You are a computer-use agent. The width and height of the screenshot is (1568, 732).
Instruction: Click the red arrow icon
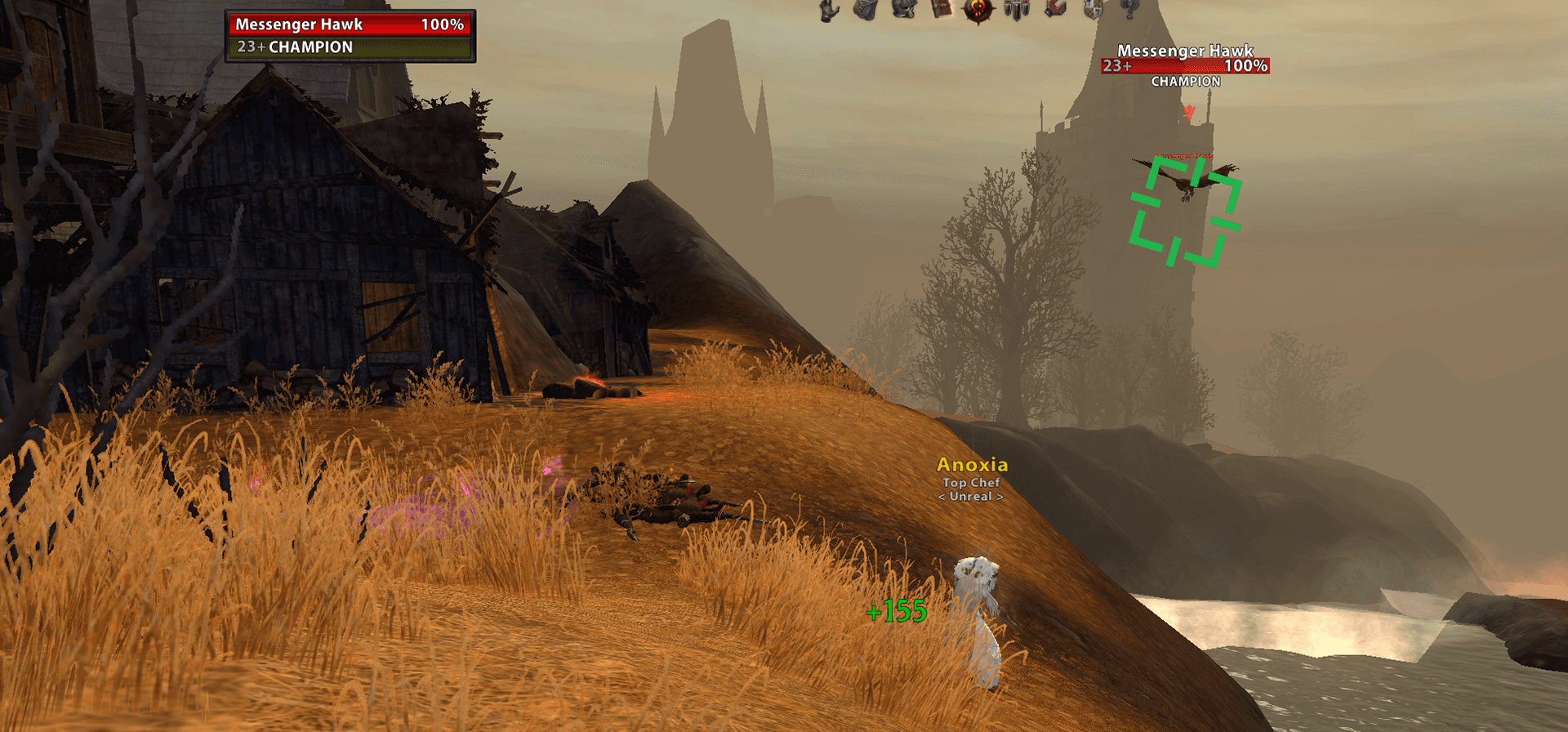point(1055,9)
